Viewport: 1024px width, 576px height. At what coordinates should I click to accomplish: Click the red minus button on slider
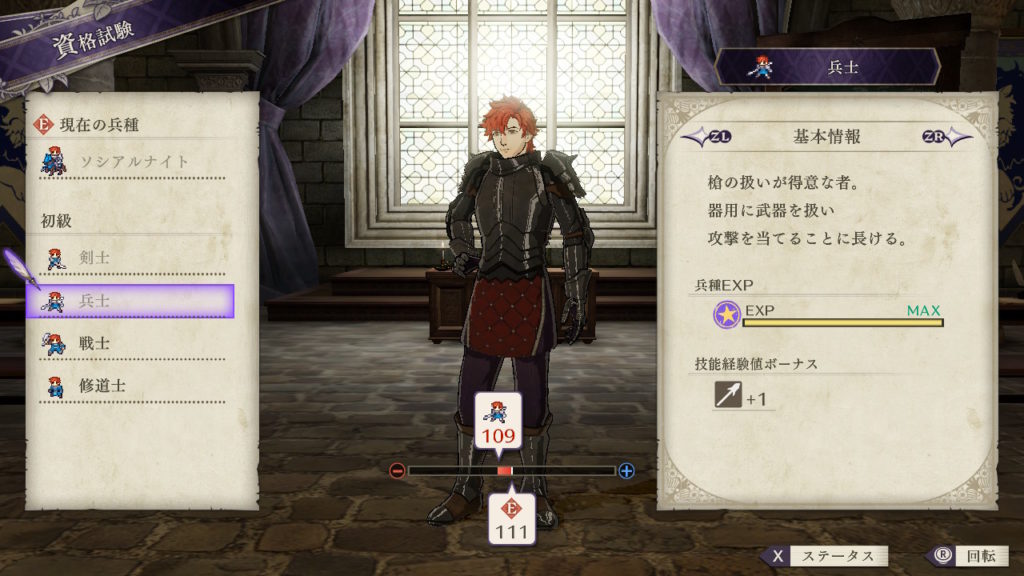point(397,471)
